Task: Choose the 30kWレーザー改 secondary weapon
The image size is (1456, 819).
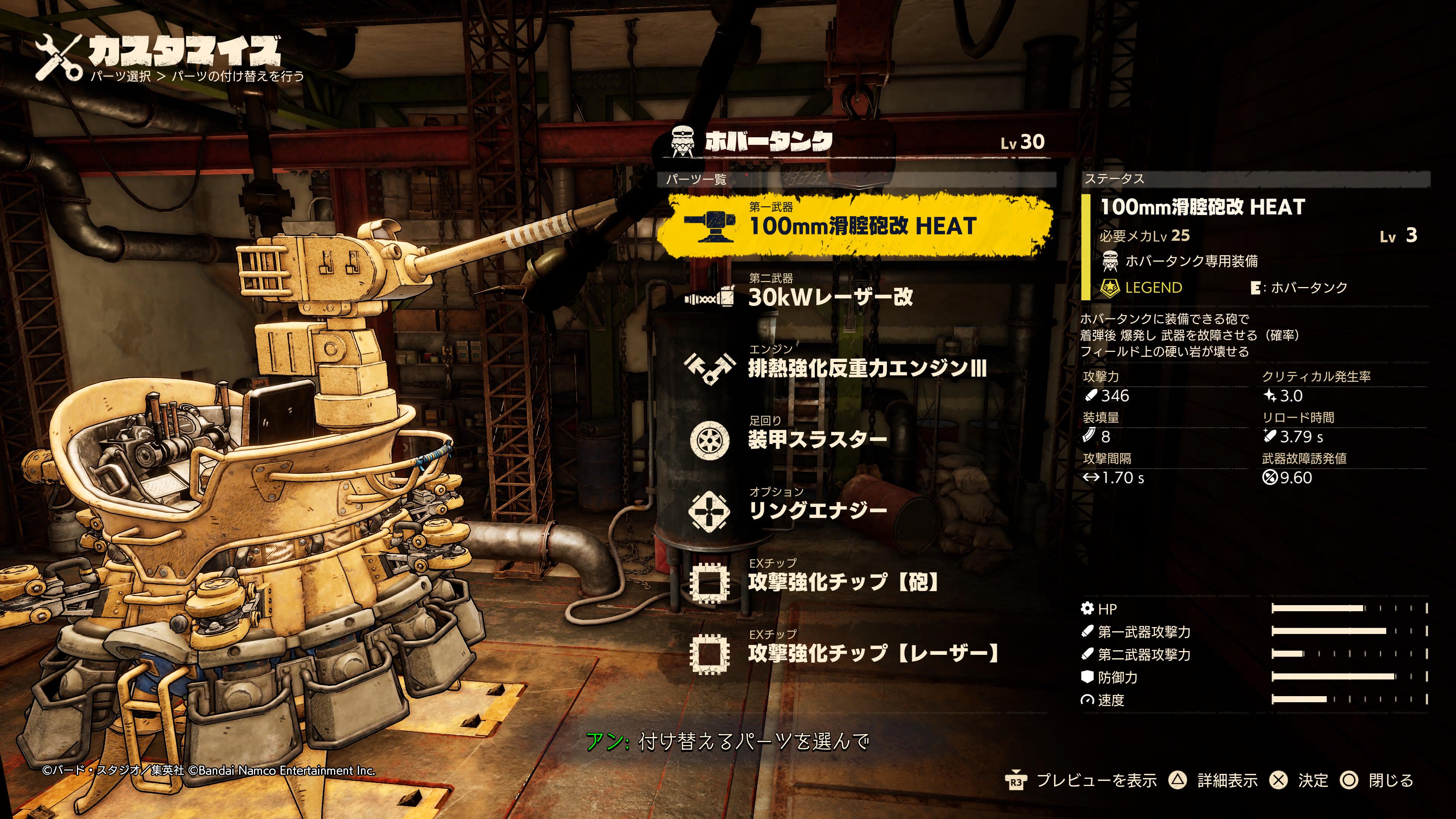Action: (830, 297)
